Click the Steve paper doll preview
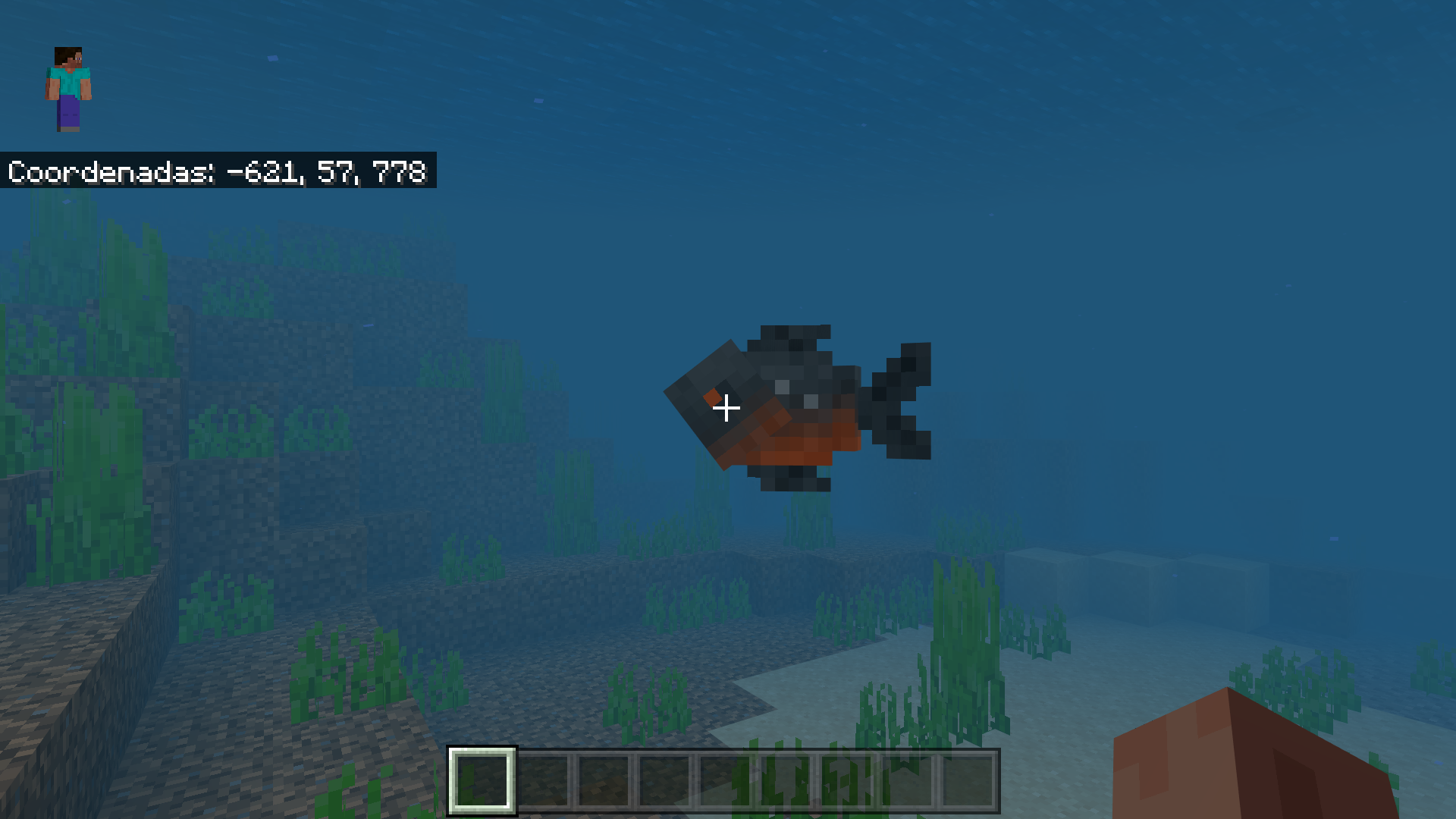The image size is (1456, 819). pyautogui.click(x=68, y=87)
